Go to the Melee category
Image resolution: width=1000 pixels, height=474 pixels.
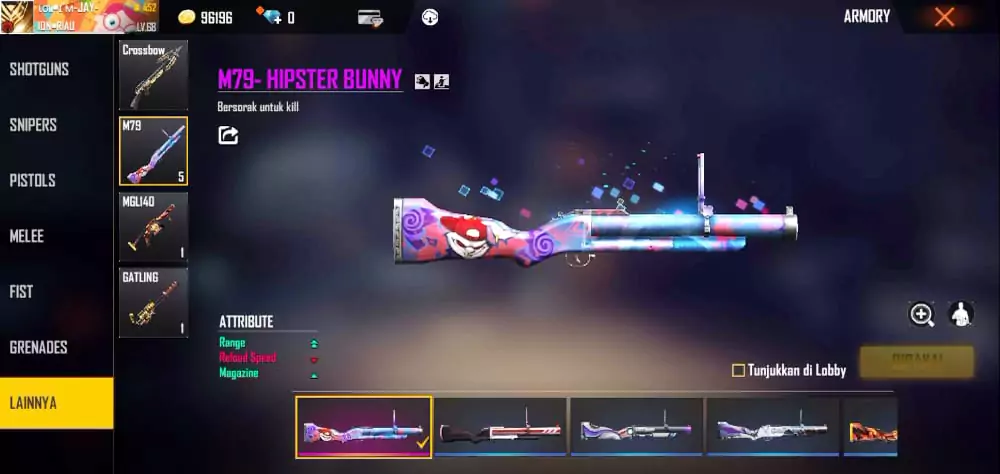[x=27, y=236]
